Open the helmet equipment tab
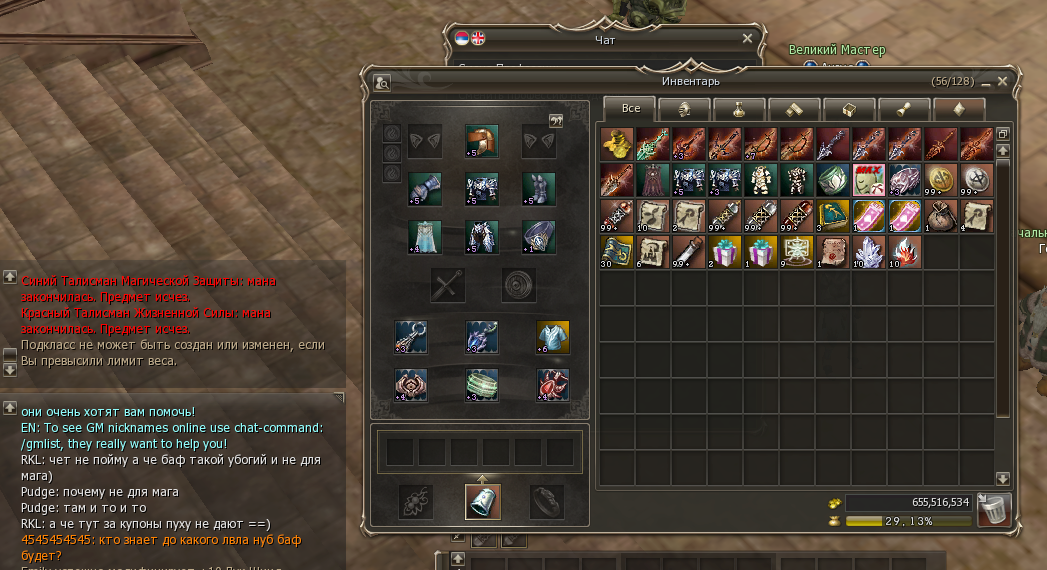This screenshot has width=1047, height=570. click(x=686, y=109)
